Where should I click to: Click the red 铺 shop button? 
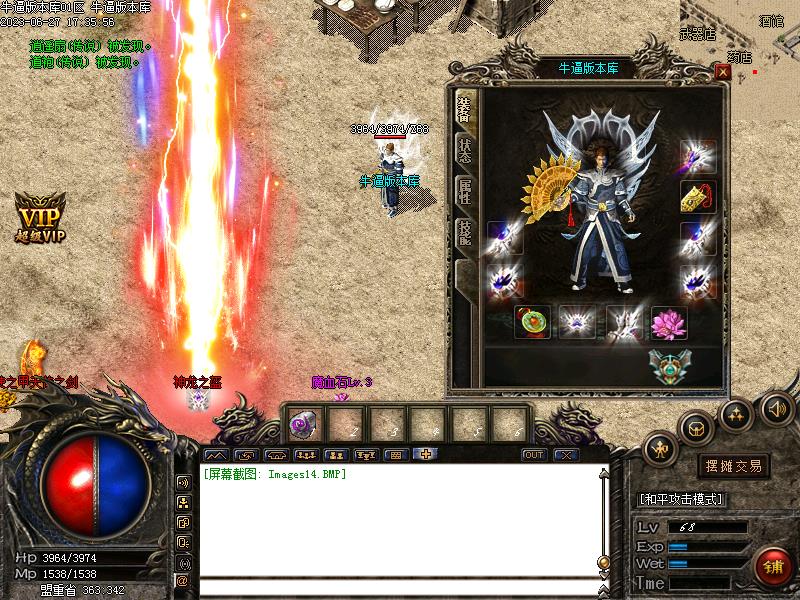coord(774,567)
